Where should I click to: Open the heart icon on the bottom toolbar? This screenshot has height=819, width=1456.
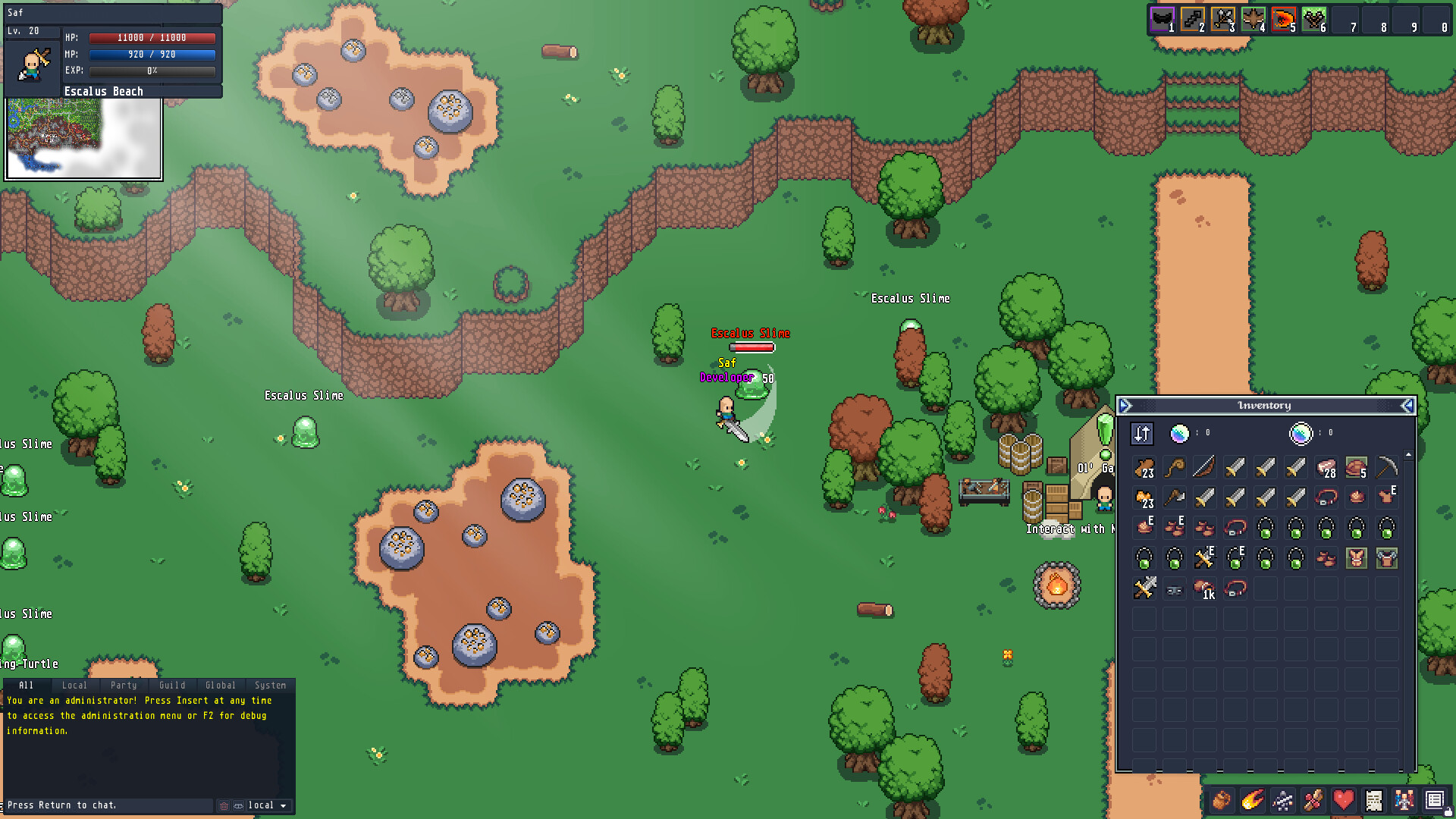tap(1343, 800)
